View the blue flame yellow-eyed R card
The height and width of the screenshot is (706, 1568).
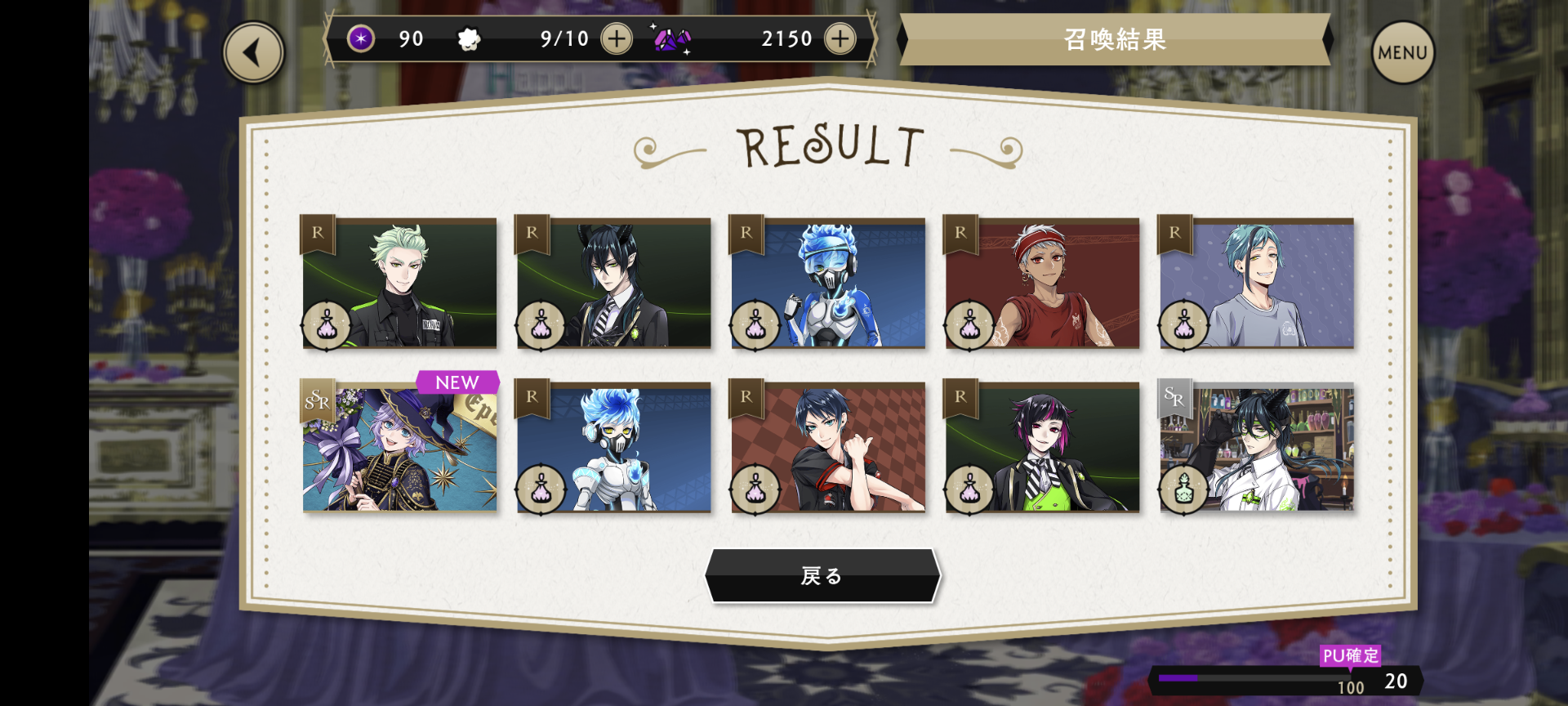[x=613, y=448]
